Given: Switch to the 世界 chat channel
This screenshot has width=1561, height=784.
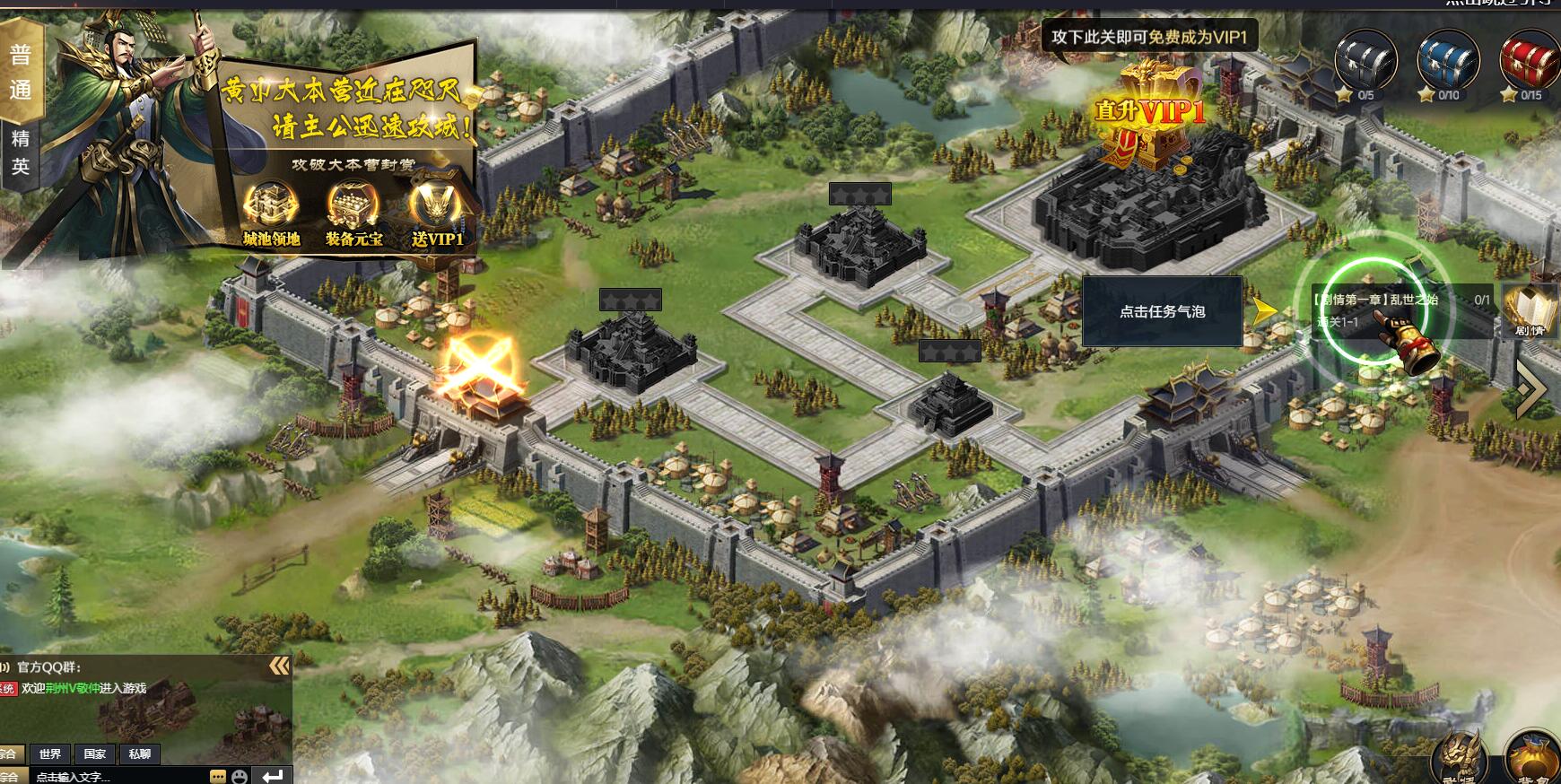Looking at the screenshot, I should coord(50,754).
